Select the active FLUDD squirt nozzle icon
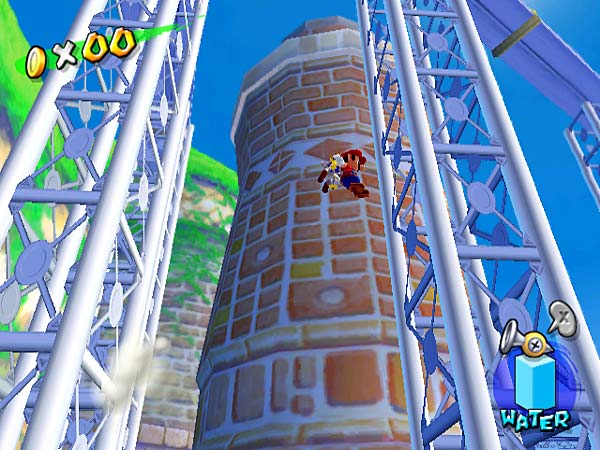 point(528,340)
